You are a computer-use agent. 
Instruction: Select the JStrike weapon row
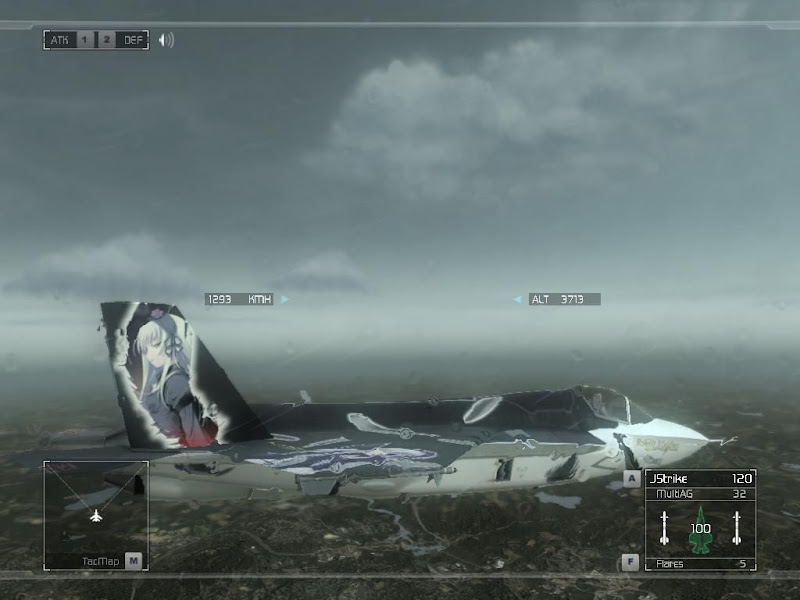point(700,479)
